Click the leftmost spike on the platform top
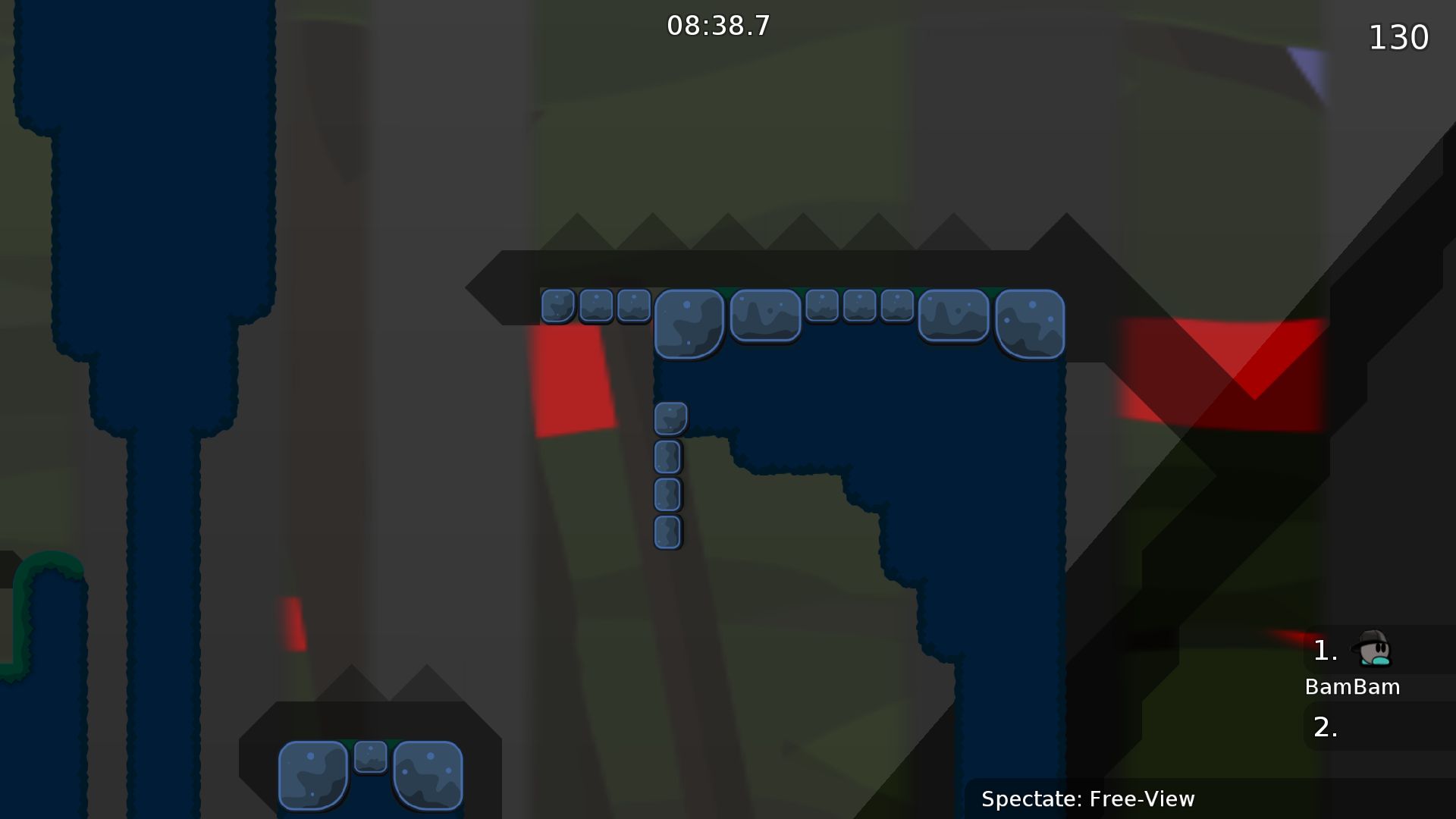This screenshot has height=819, width=1456. tap(578, 231)
